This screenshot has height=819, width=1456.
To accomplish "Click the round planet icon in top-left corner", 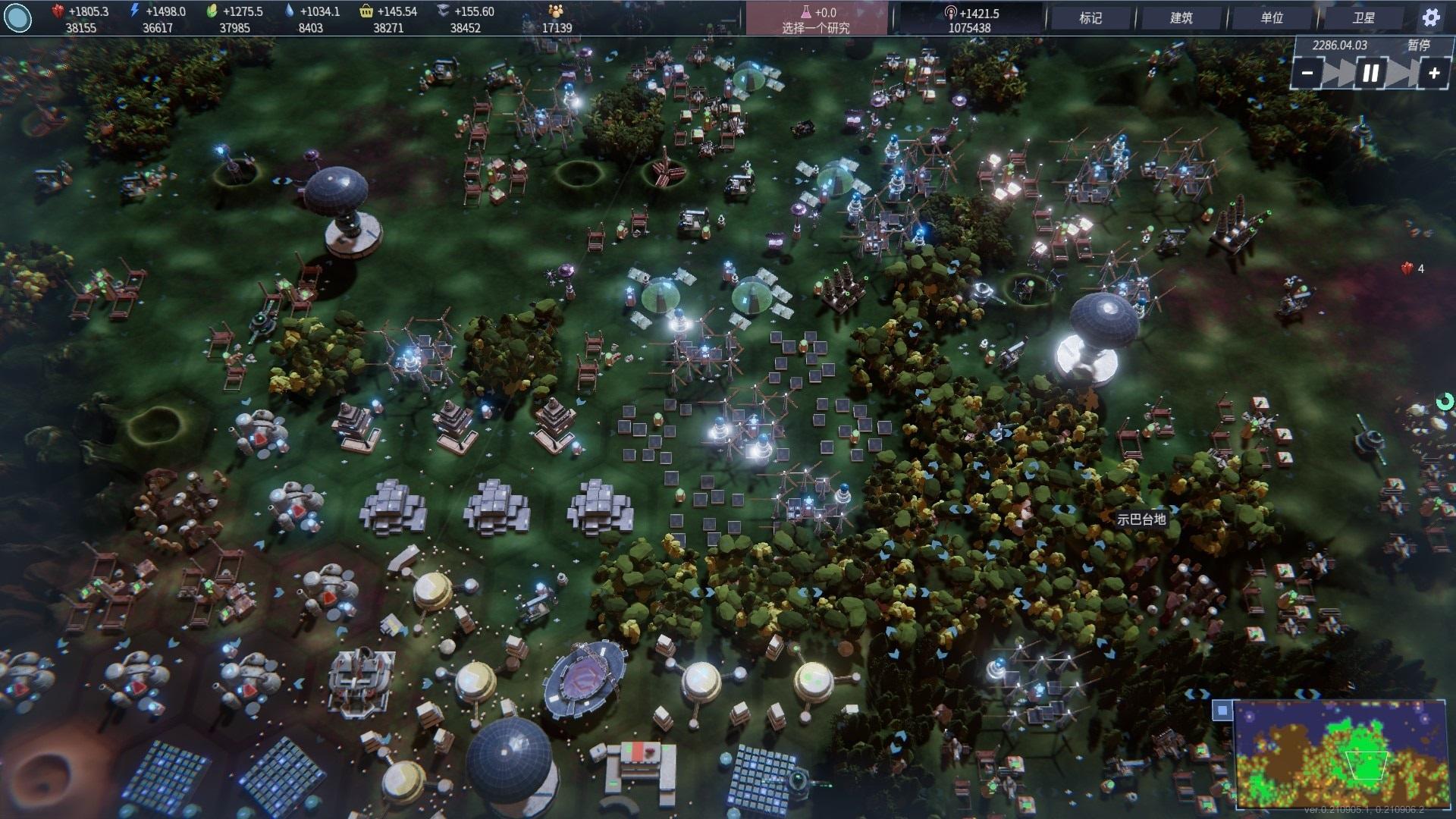I will click(18, 18).
